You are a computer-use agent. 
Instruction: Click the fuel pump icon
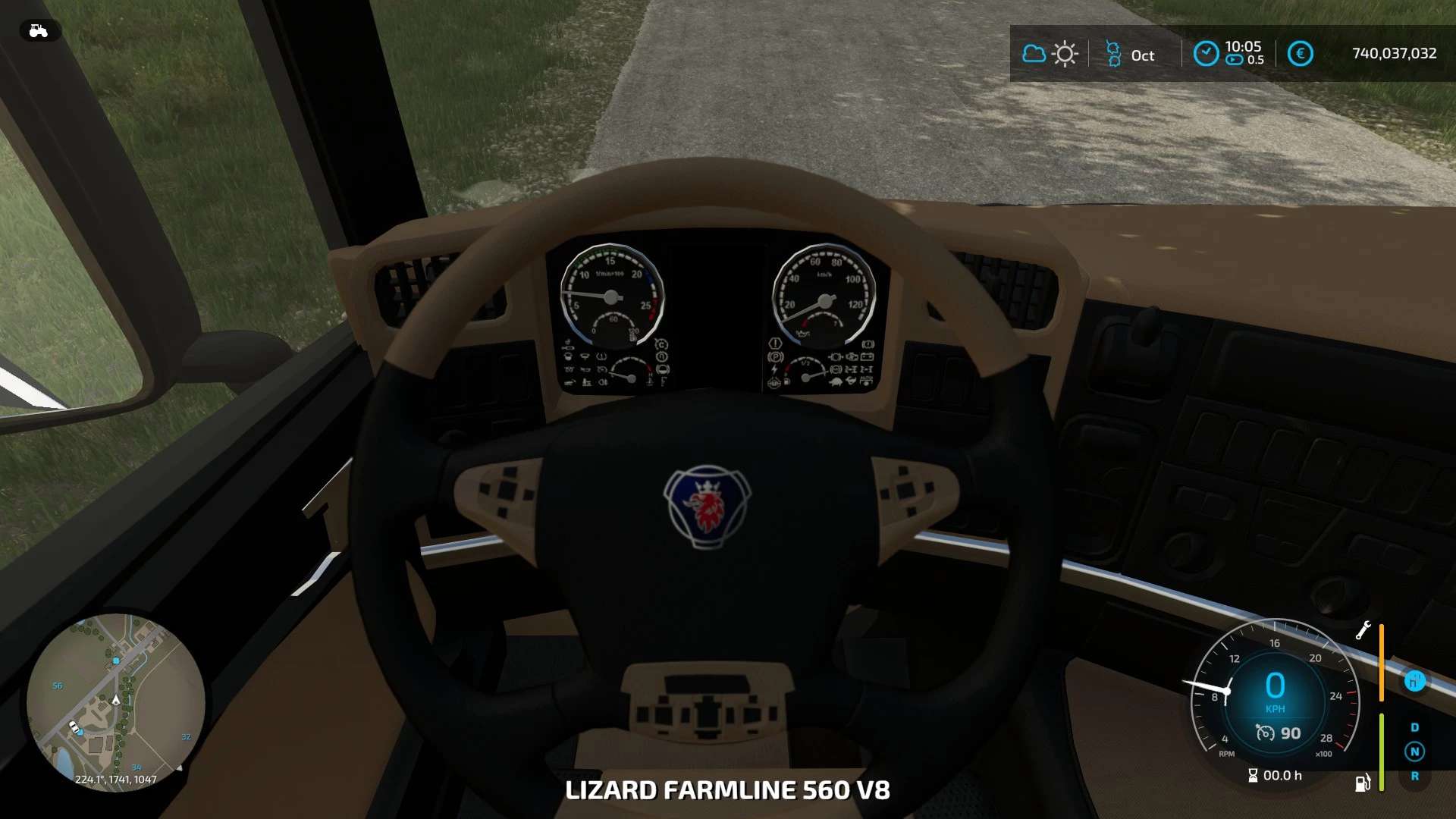(1363, 783)
